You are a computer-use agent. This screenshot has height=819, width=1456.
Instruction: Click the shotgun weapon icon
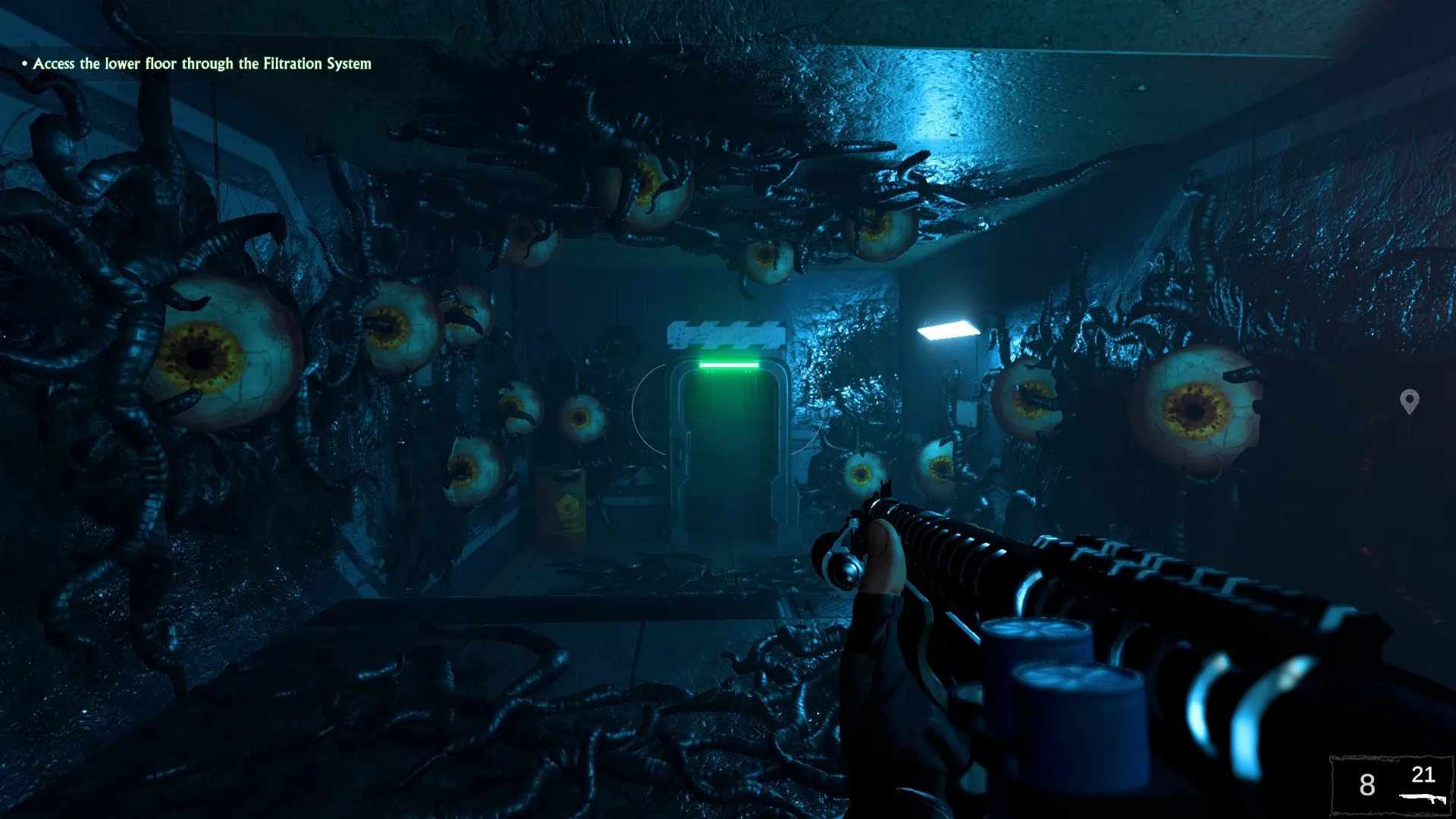(x=1422, y=799)
